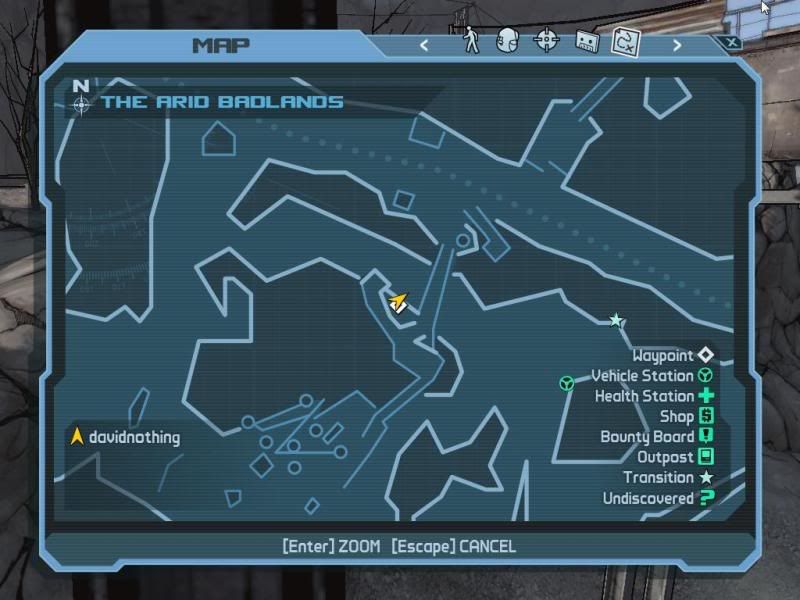The image size is (800, 600).
Task: Close the map window with X
Action: click(x=732, y=42)
